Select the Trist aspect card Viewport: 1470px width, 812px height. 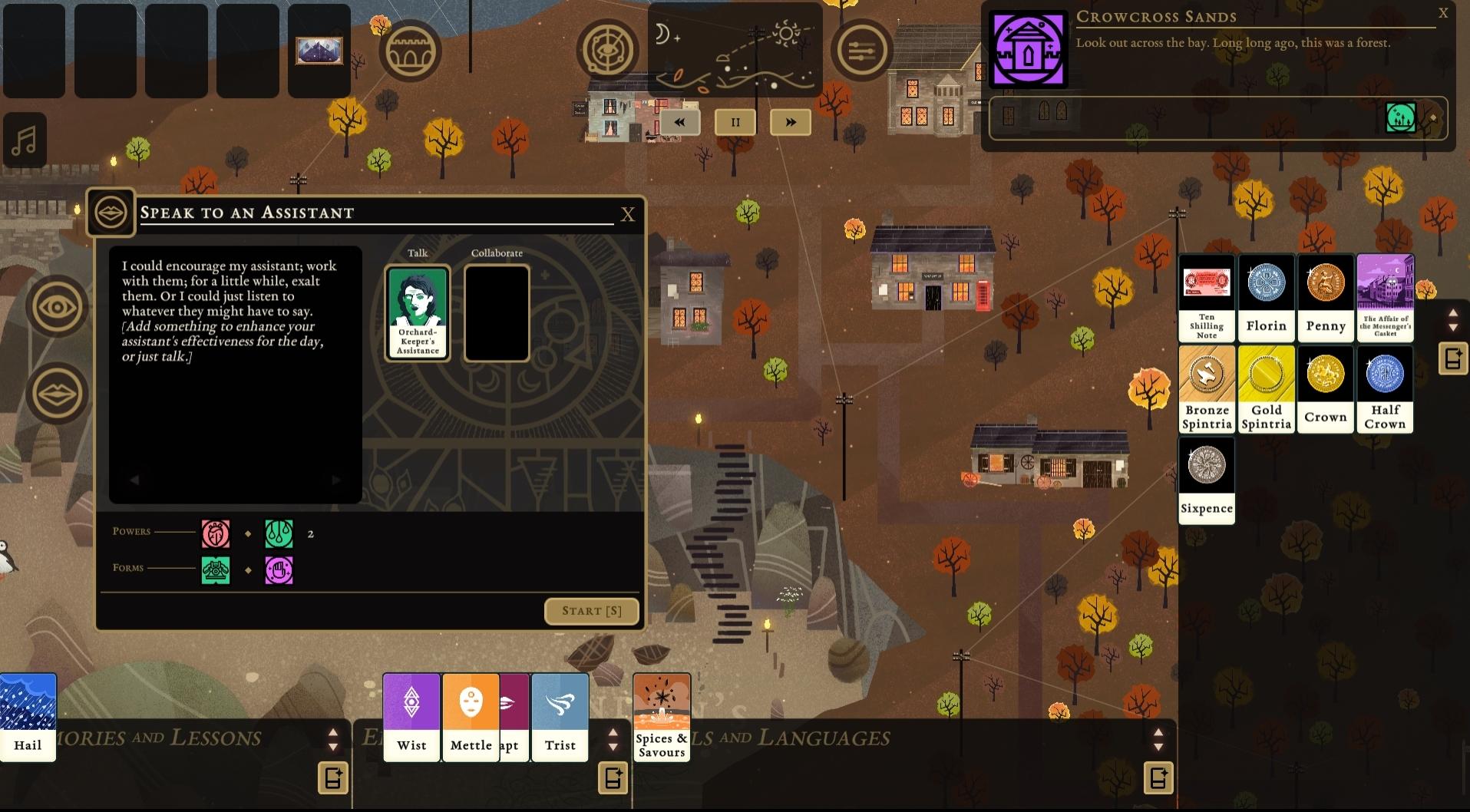click(x=560, y=717)
